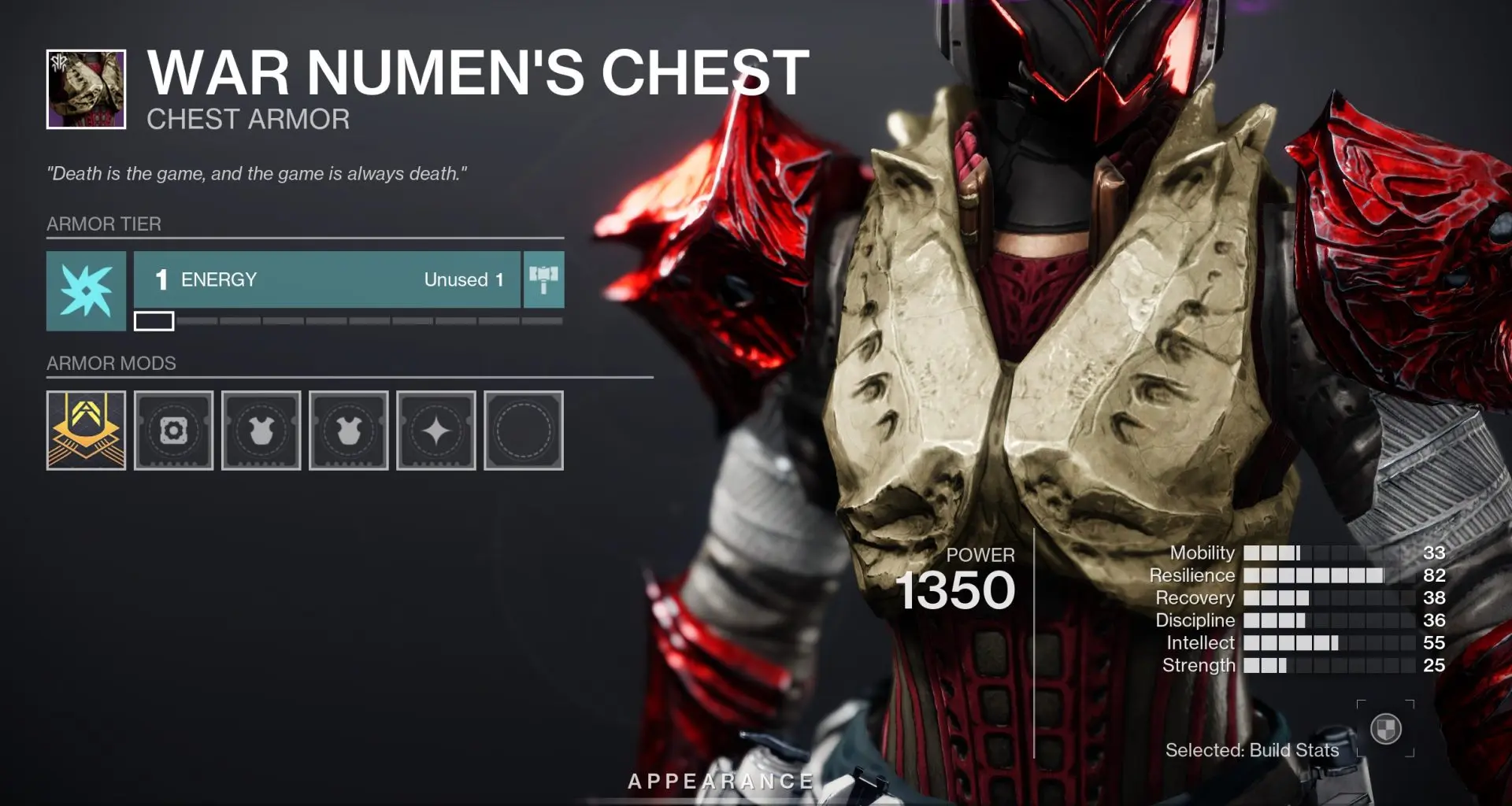Click the War Numen's Chest item thumbnail
Viewport: 1512px width, 806px height.
tap(85, 85)
